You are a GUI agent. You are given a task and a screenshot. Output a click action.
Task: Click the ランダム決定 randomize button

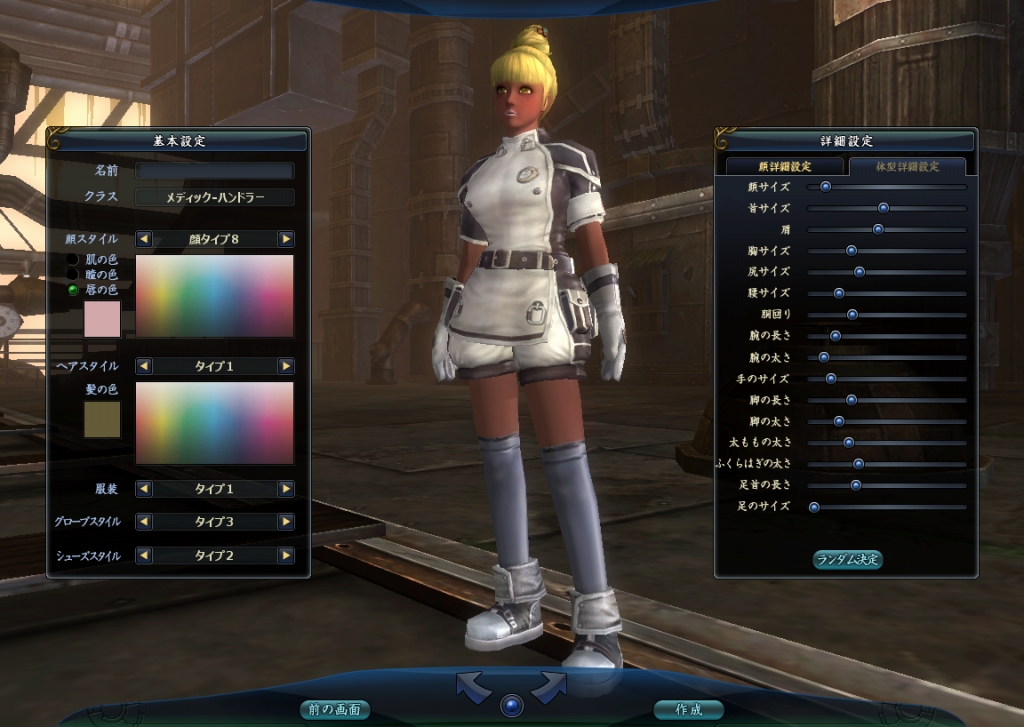(847, 560)
